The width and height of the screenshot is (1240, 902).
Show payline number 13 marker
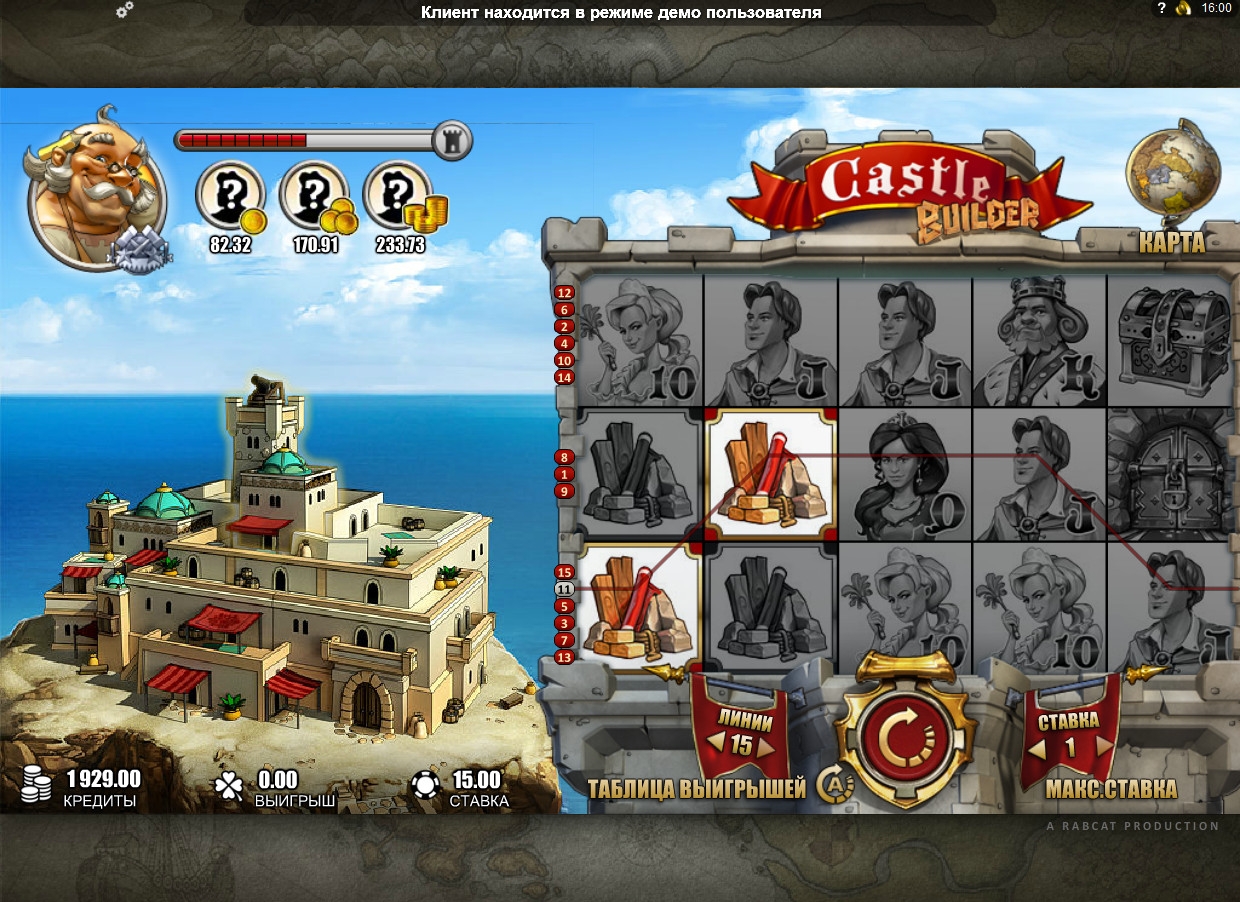[564, 657]
